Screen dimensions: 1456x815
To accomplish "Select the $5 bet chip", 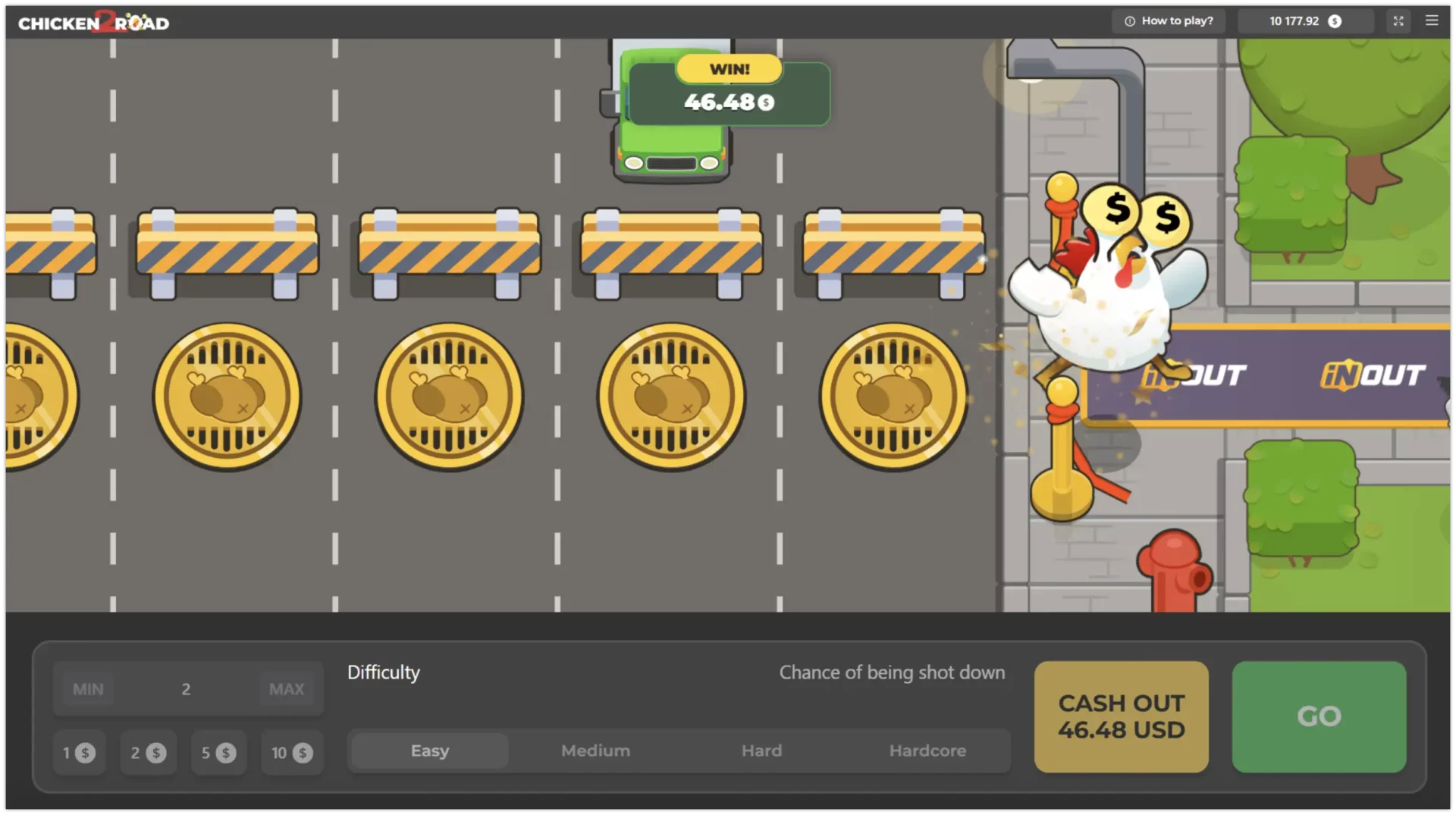I will 218,753.
